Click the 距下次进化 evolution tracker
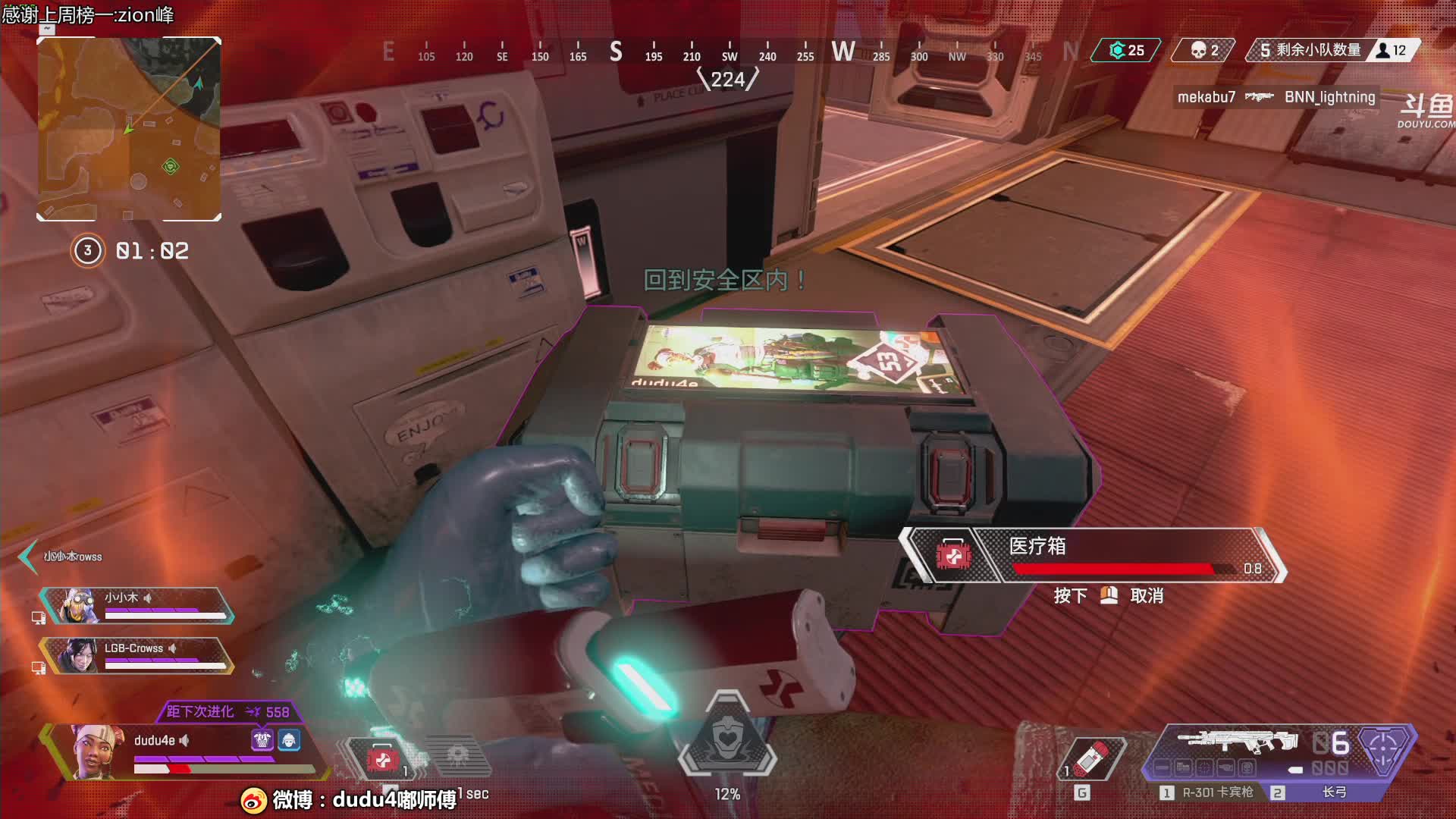1456x819 pixels. (227, 711)
